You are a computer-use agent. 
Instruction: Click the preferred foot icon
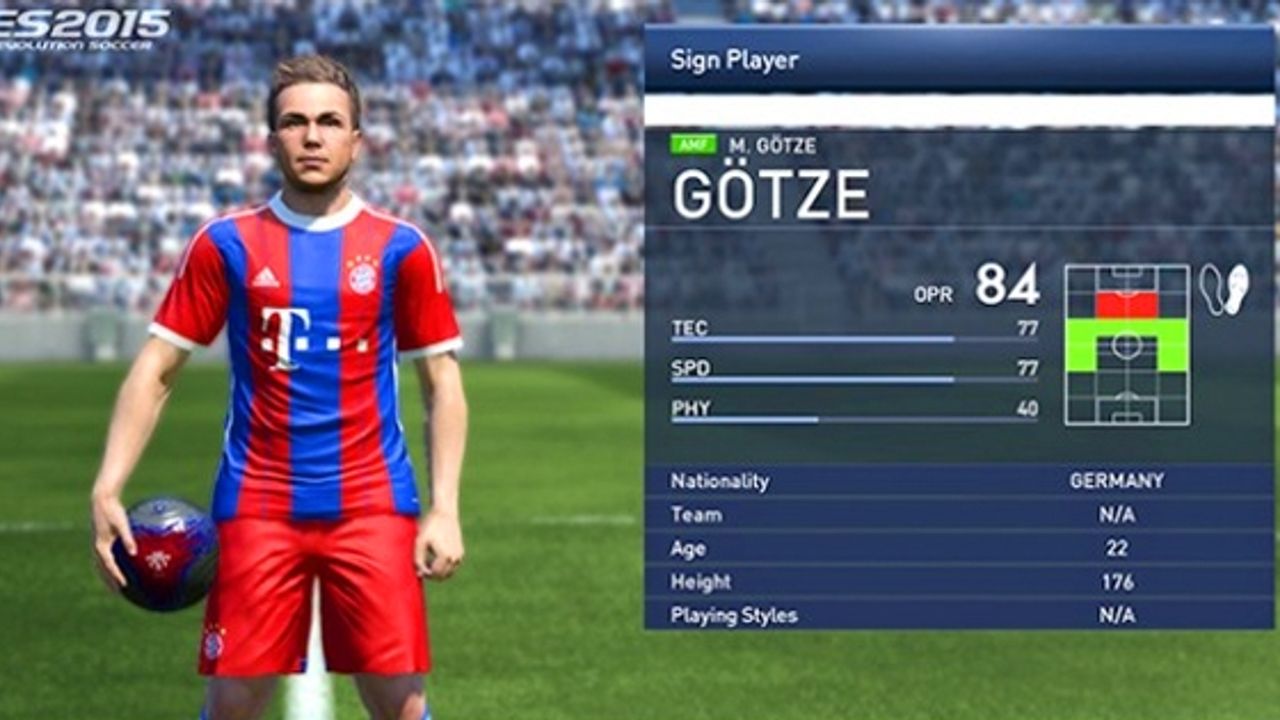1225,290
